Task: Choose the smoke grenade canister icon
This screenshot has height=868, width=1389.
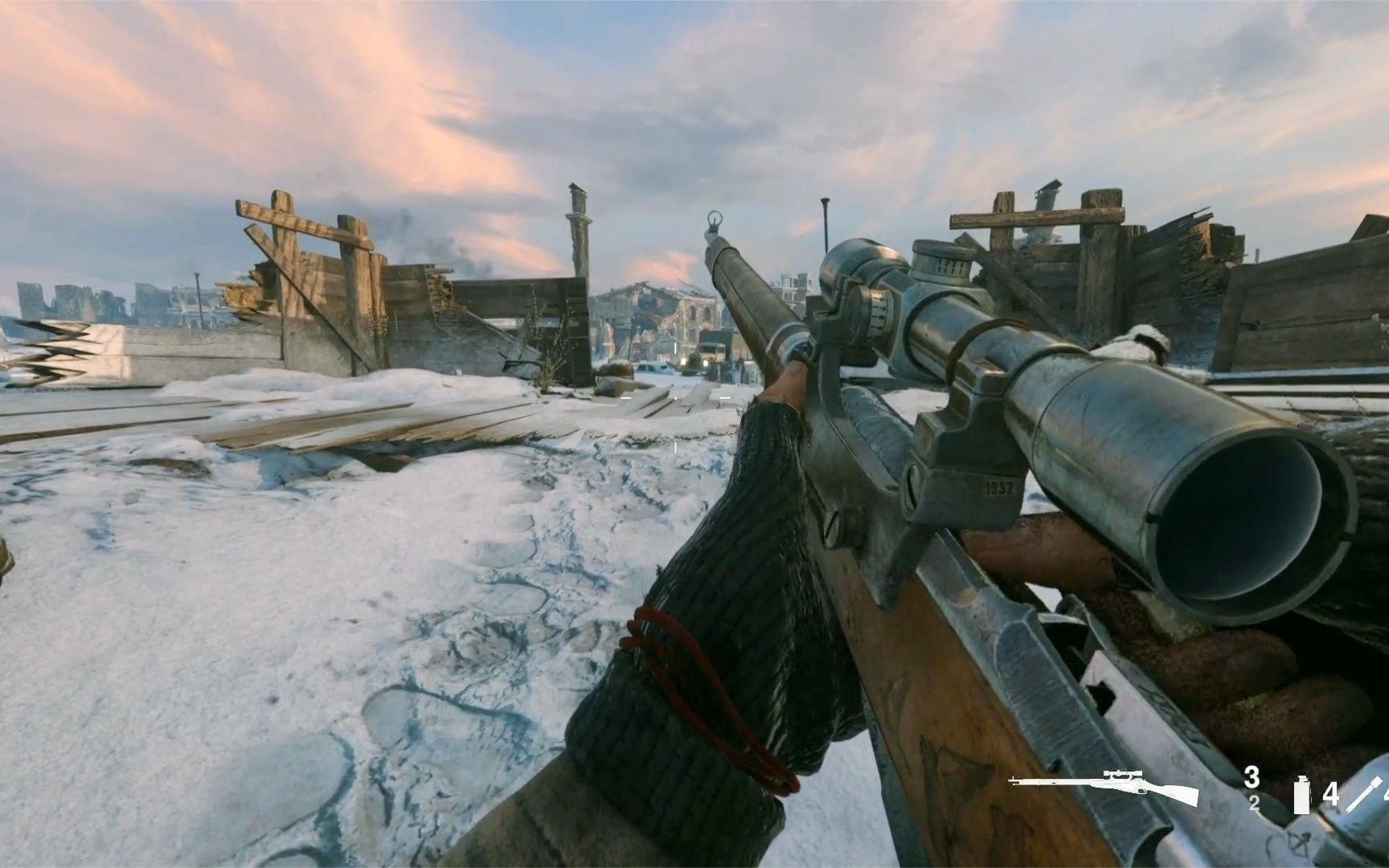Action: (x=1301, y=795)
